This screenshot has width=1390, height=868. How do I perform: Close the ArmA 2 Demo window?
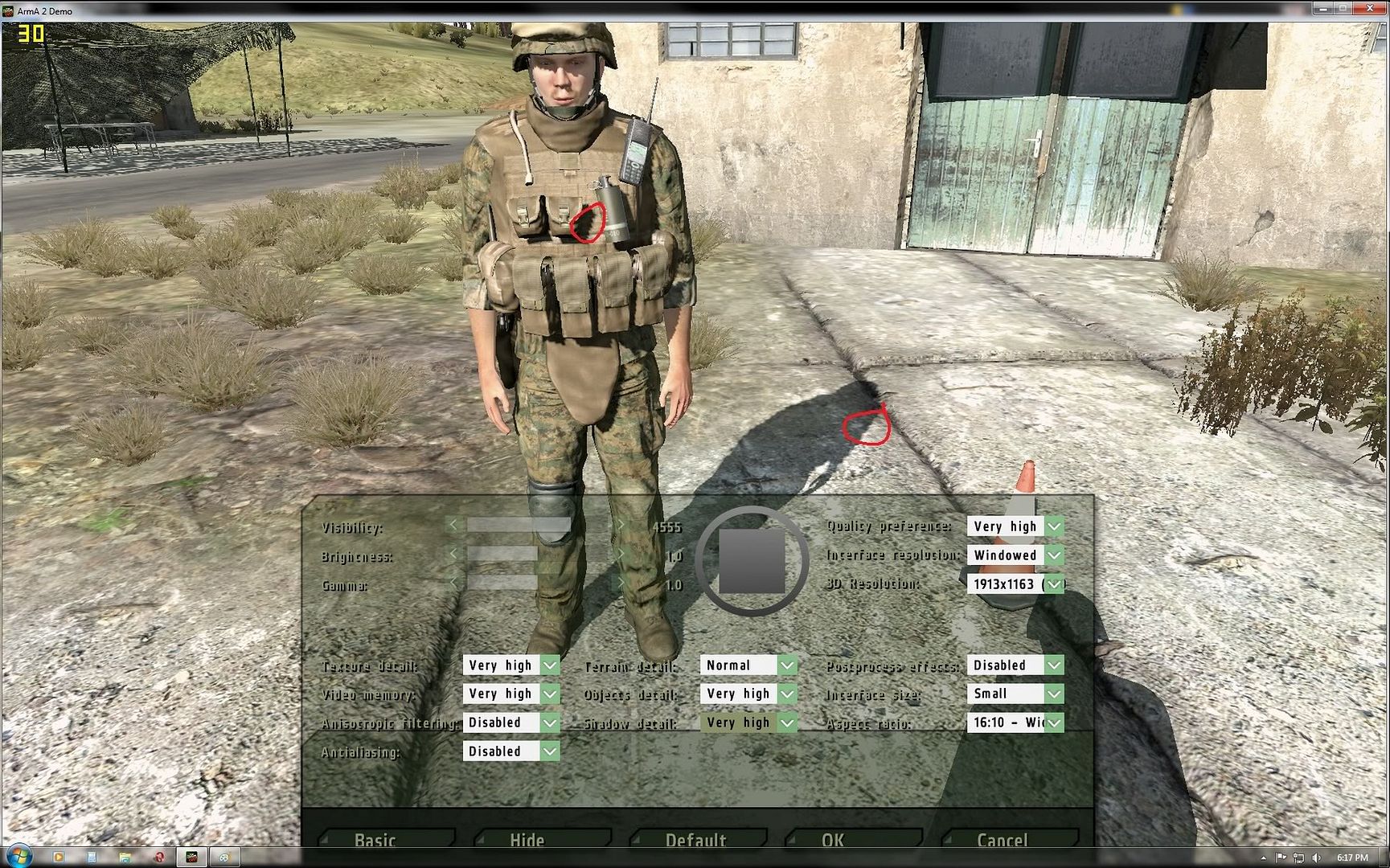pos(1370,9)
